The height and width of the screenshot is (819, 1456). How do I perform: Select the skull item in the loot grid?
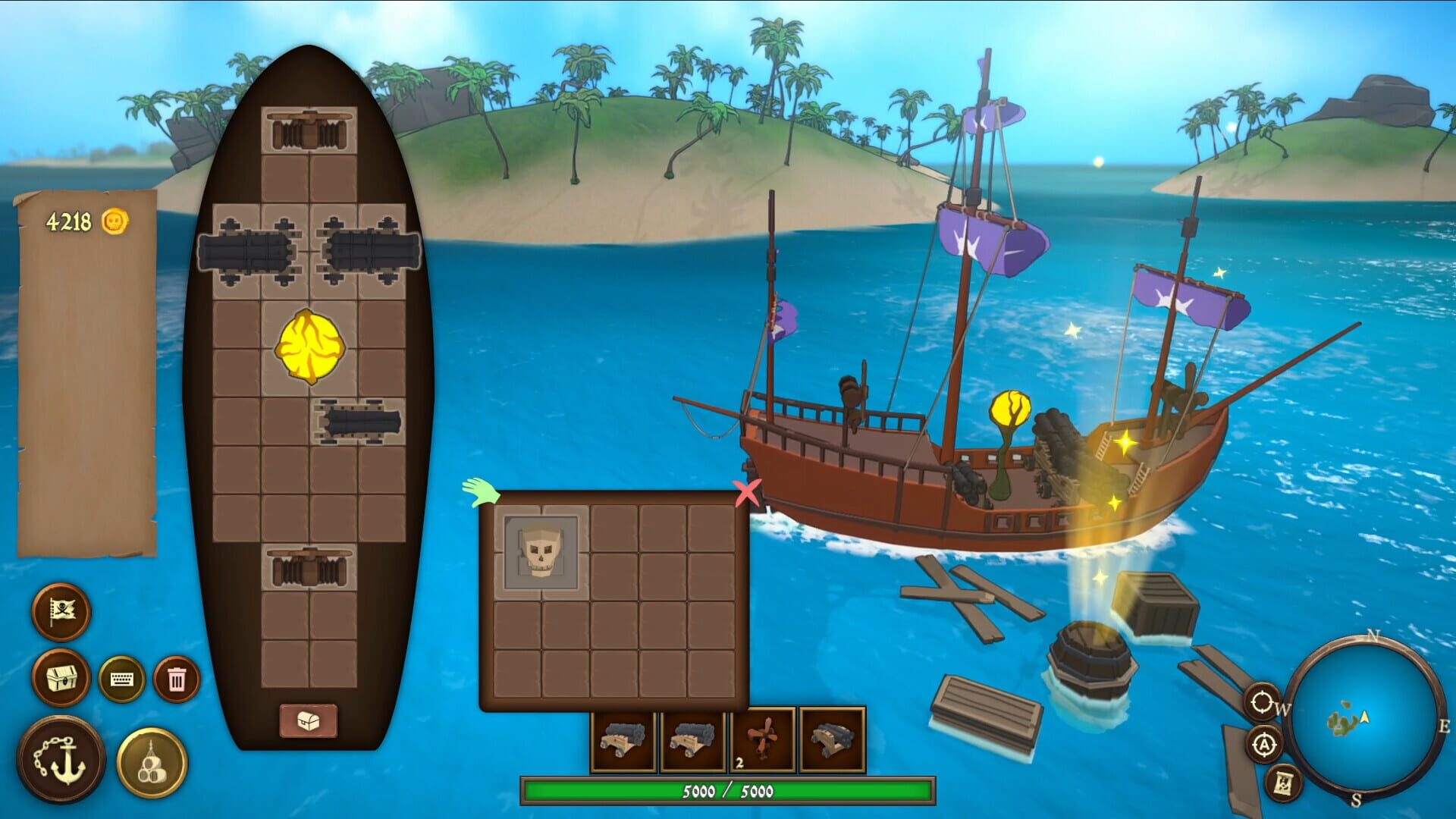540,552
